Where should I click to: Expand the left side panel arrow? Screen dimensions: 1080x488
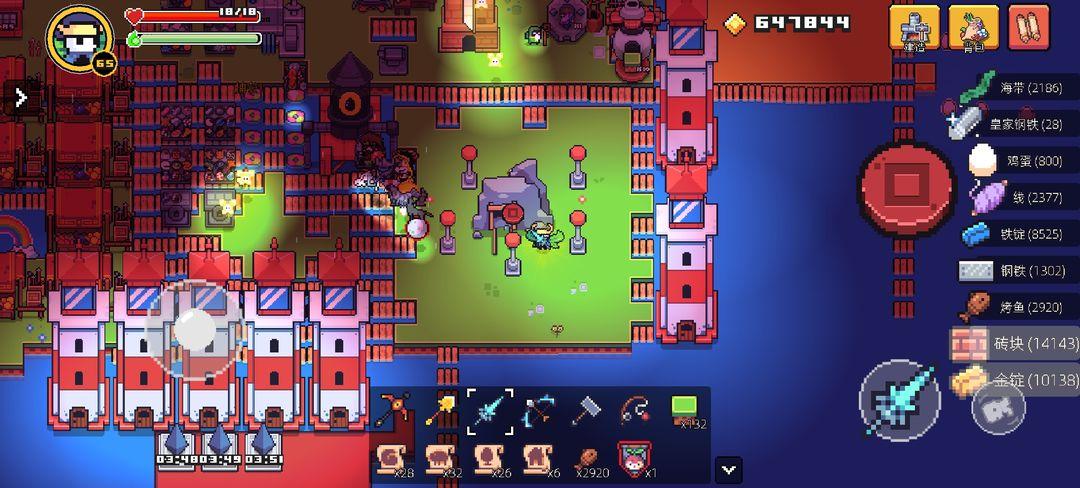(x=21, y=97)
